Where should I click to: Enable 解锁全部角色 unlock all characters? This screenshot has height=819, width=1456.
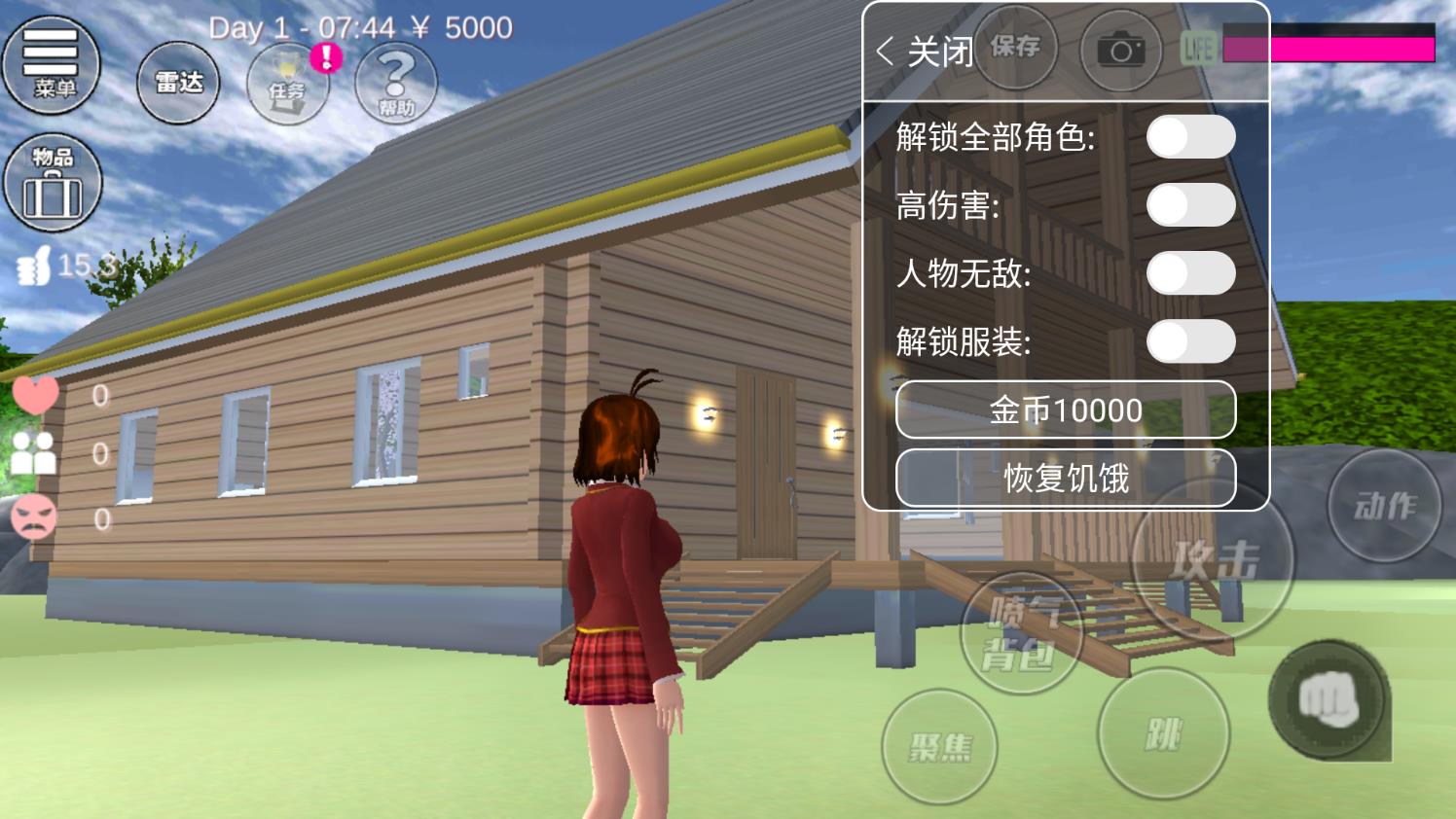(1191, 136)
